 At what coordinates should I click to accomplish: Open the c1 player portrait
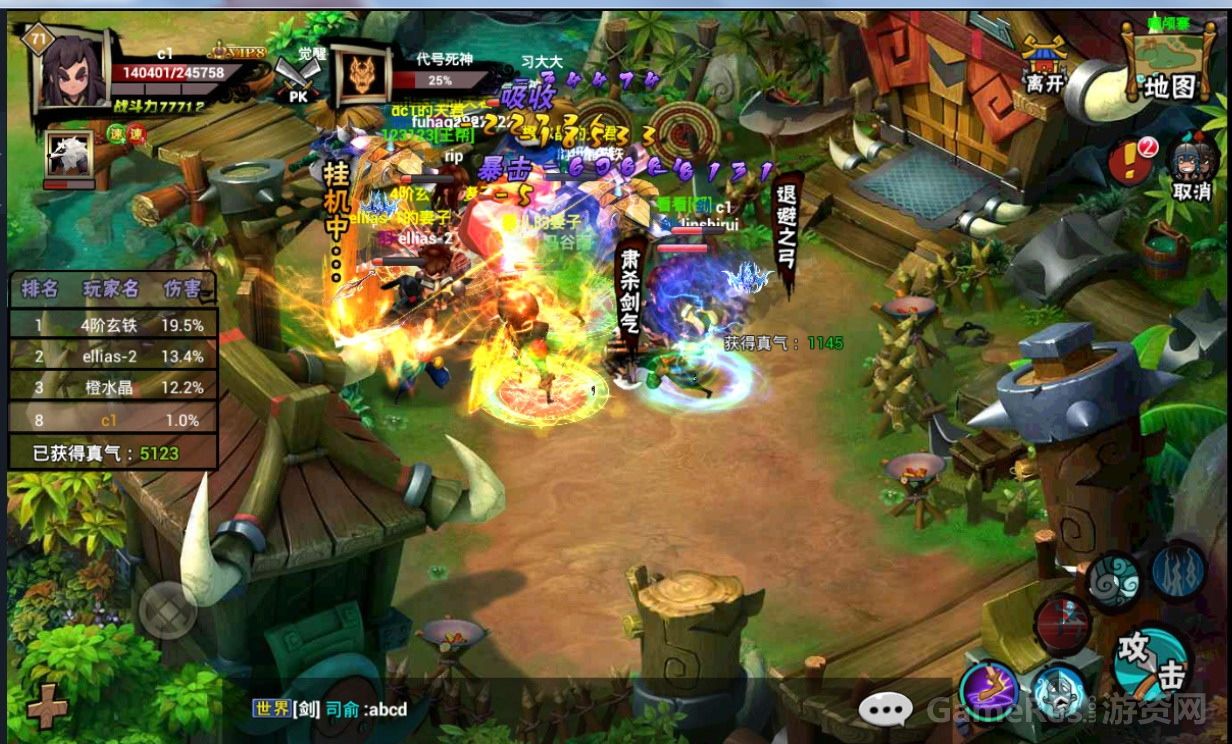pos(72,70)
